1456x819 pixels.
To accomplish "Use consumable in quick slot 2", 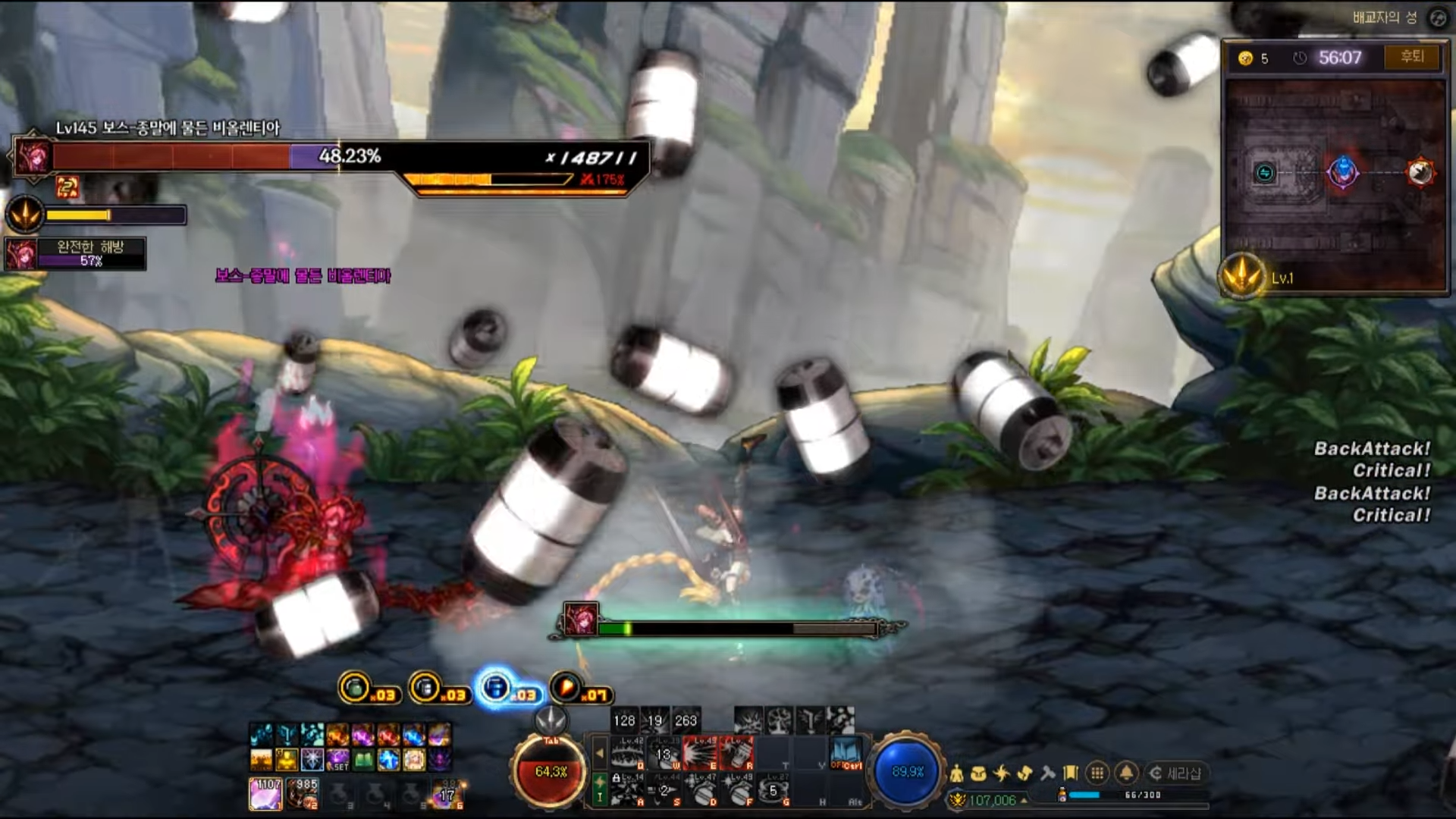I will tap(303, 793).
